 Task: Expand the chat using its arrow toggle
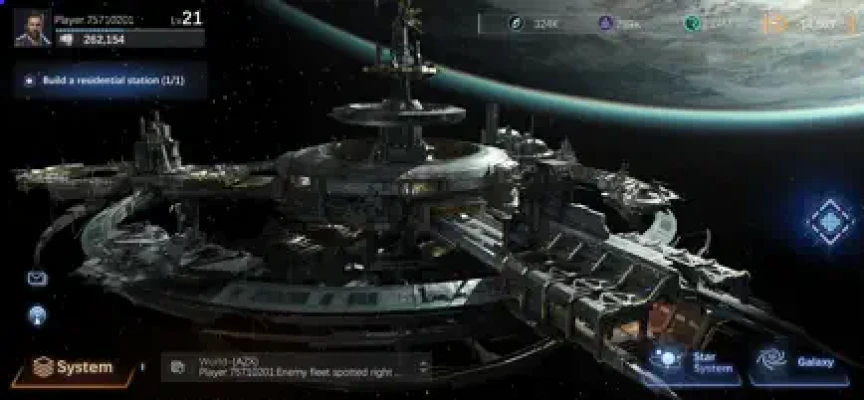point(424,367)
